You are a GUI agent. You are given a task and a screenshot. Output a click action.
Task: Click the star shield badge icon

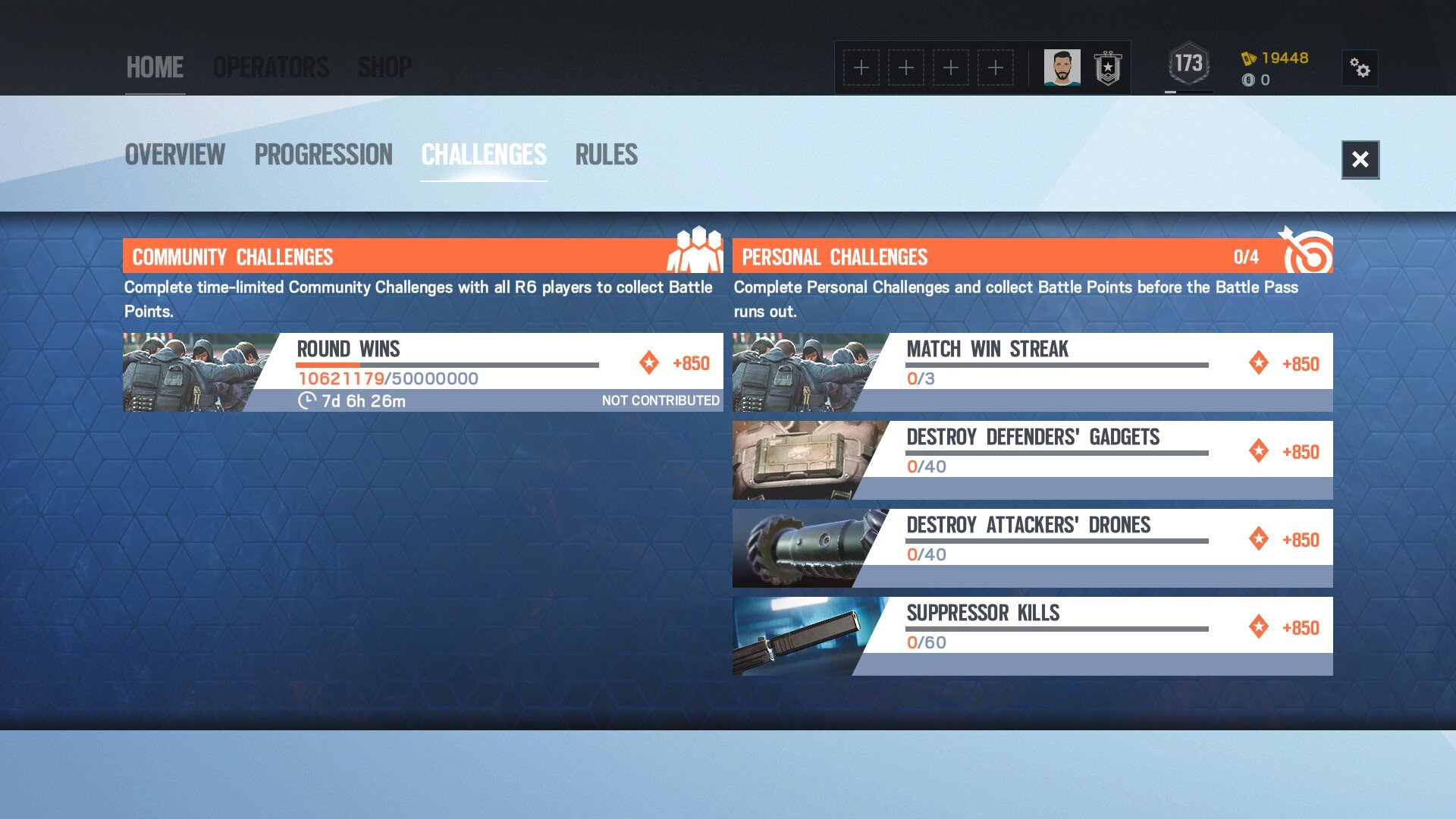[x=1107, y=68]
